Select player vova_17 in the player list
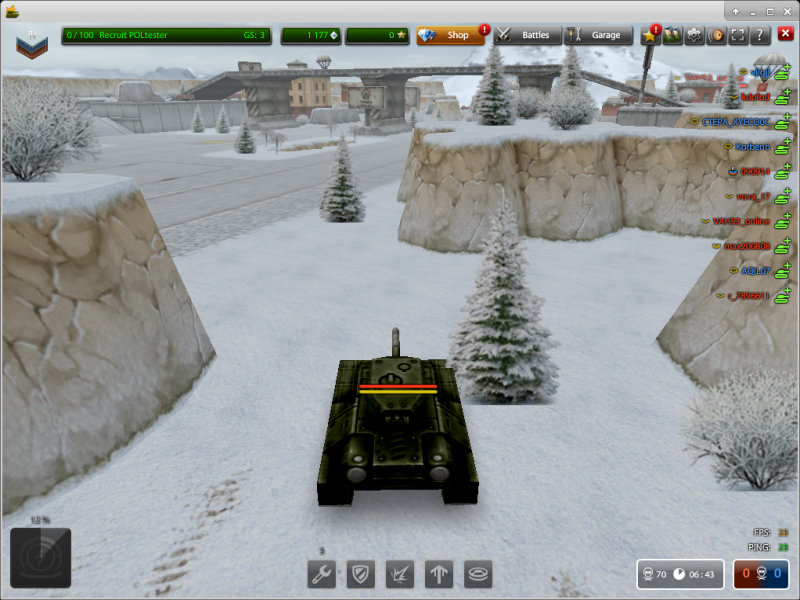The height and width of the screenshot is (600, 800). 753,196
